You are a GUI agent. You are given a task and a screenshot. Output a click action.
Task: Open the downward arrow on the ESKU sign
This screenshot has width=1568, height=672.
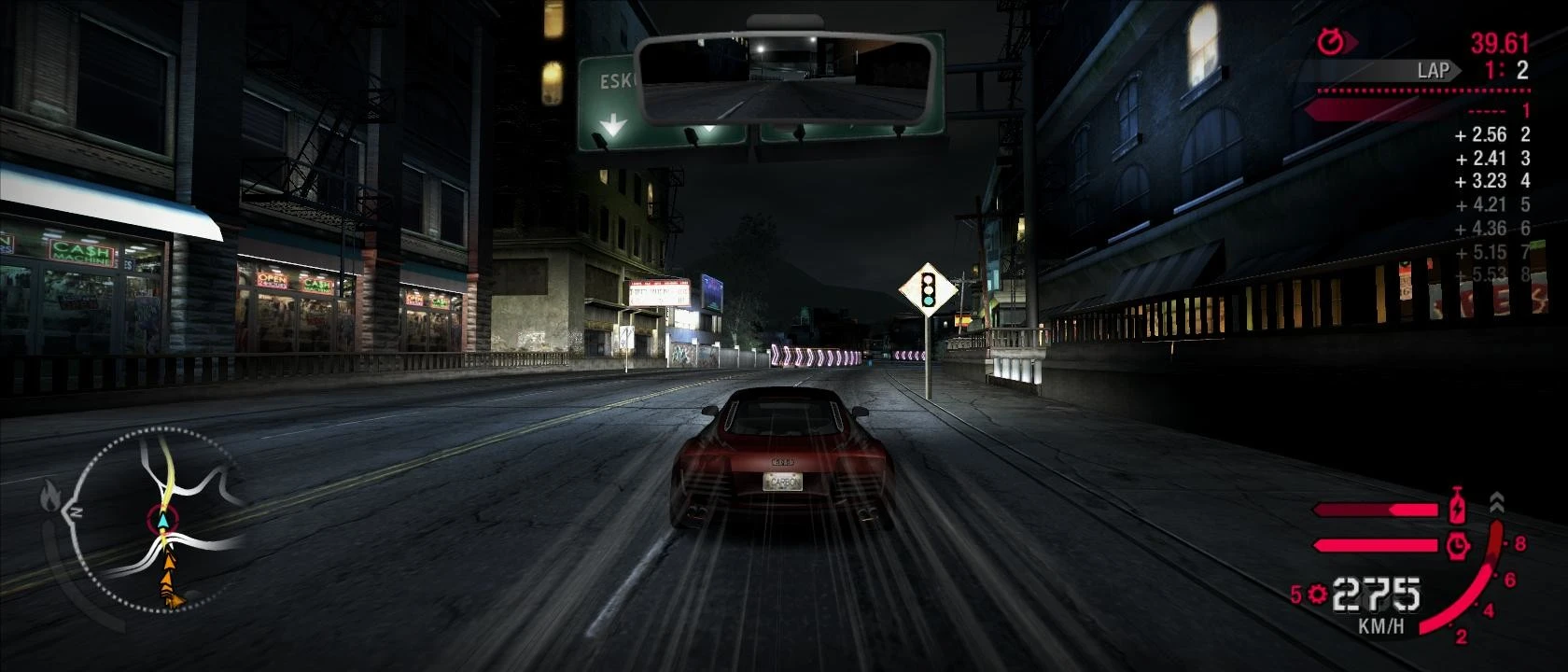613,121
